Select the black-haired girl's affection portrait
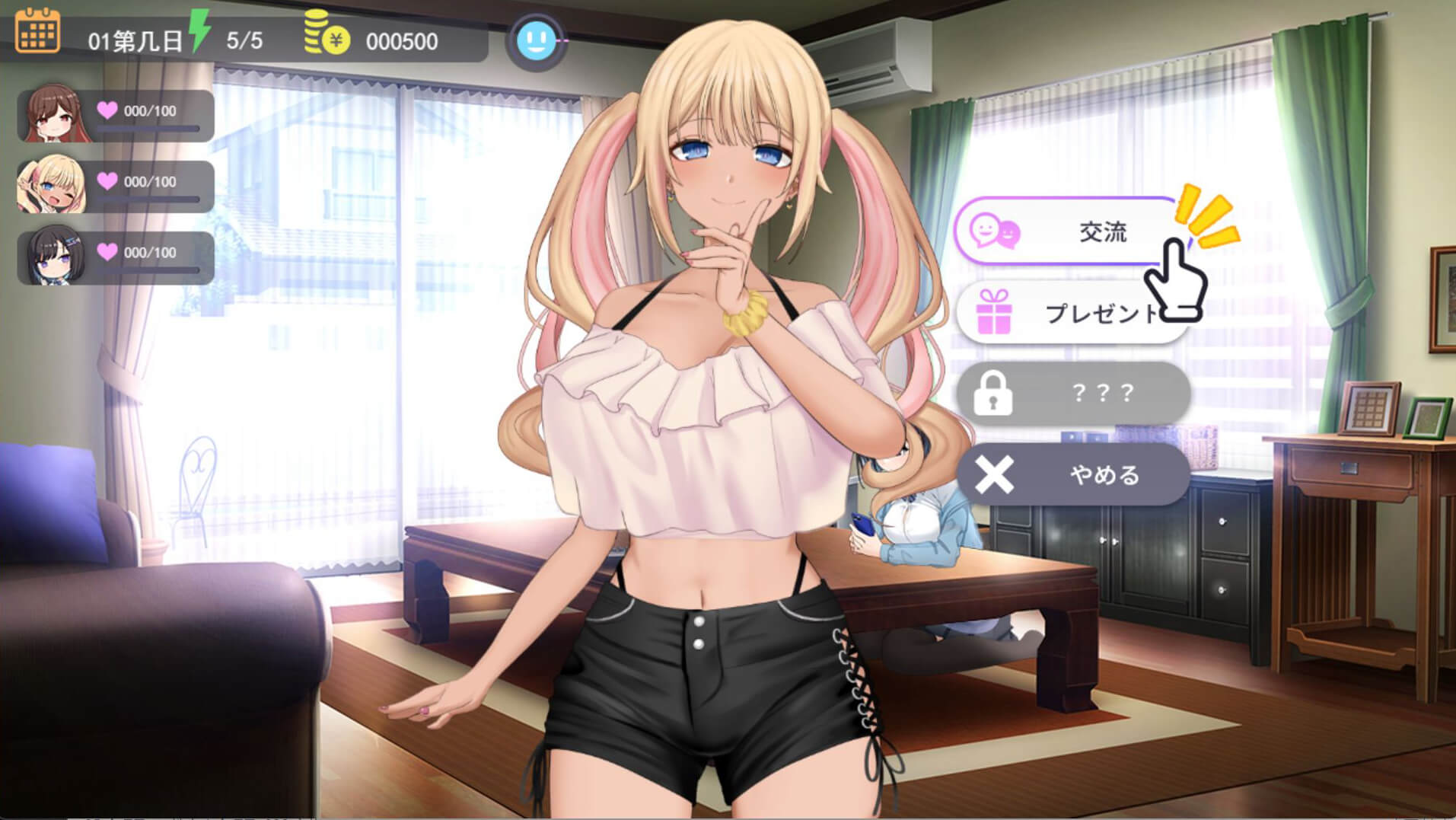This screenshot has width=1456, height=820. [x=52, y=256]
